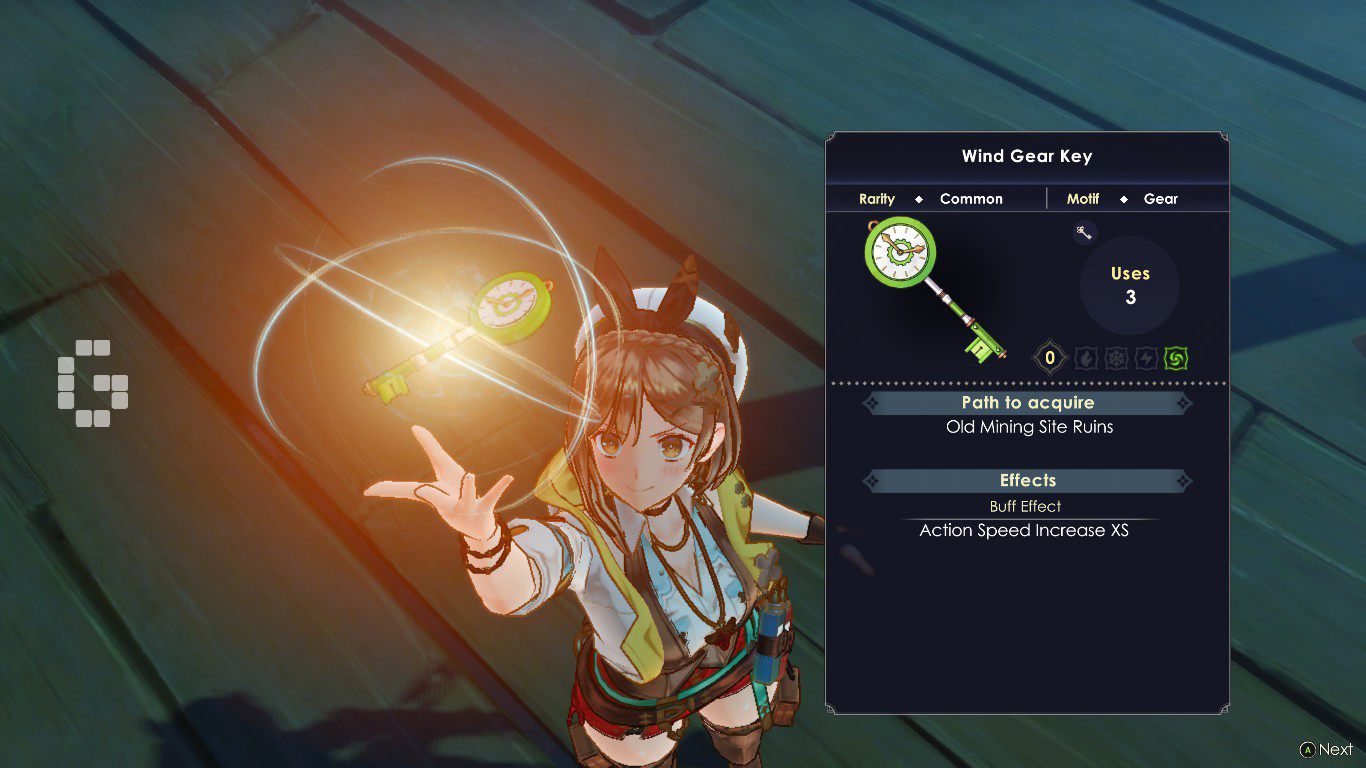The height and width of the screenshot is (768, 1366).
Task: Select the green wind element icon
Action: click(1175, 357)
